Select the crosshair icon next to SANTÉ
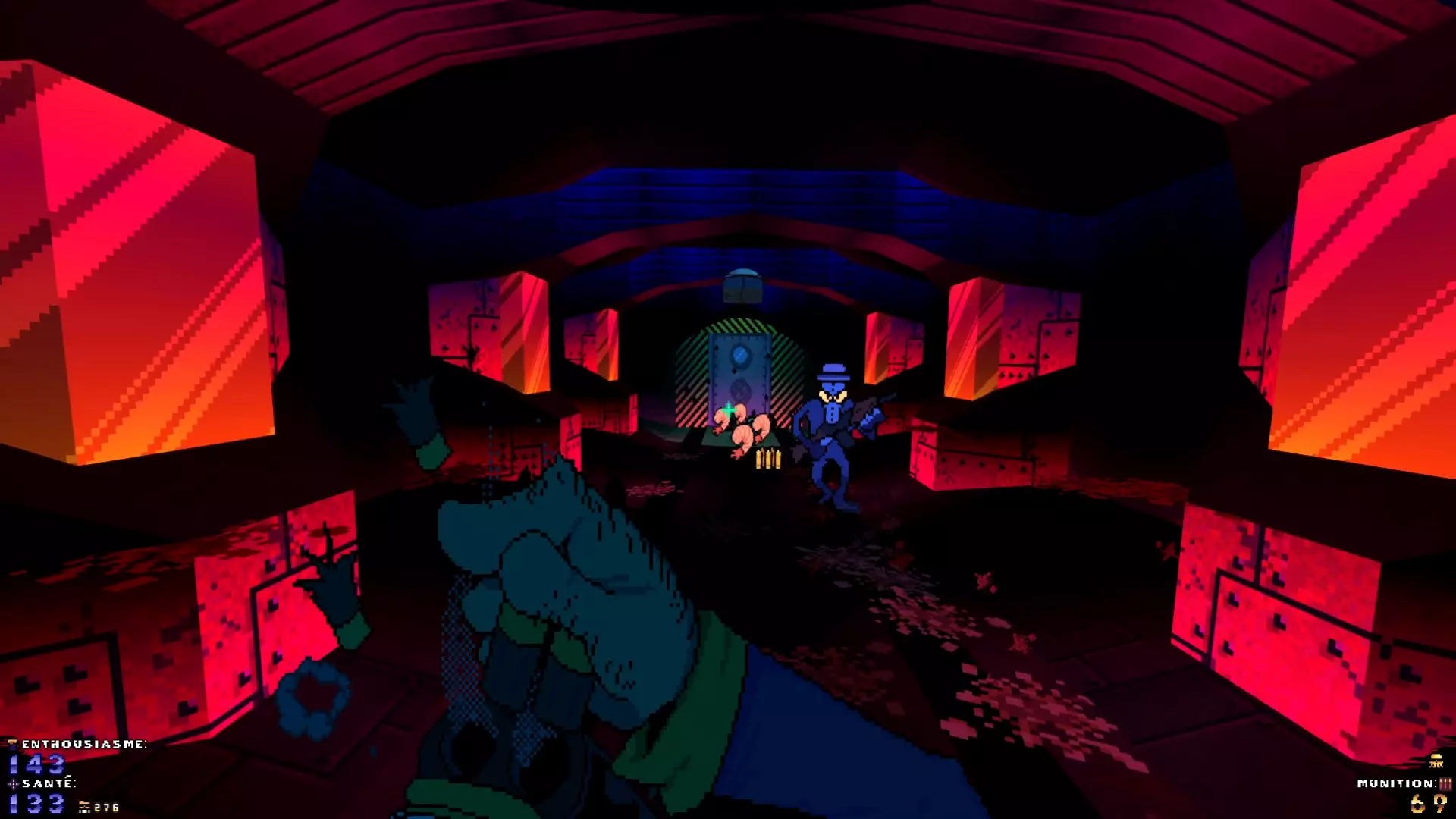The height and width of the screenshot is (819, 1456). point(13,784)
